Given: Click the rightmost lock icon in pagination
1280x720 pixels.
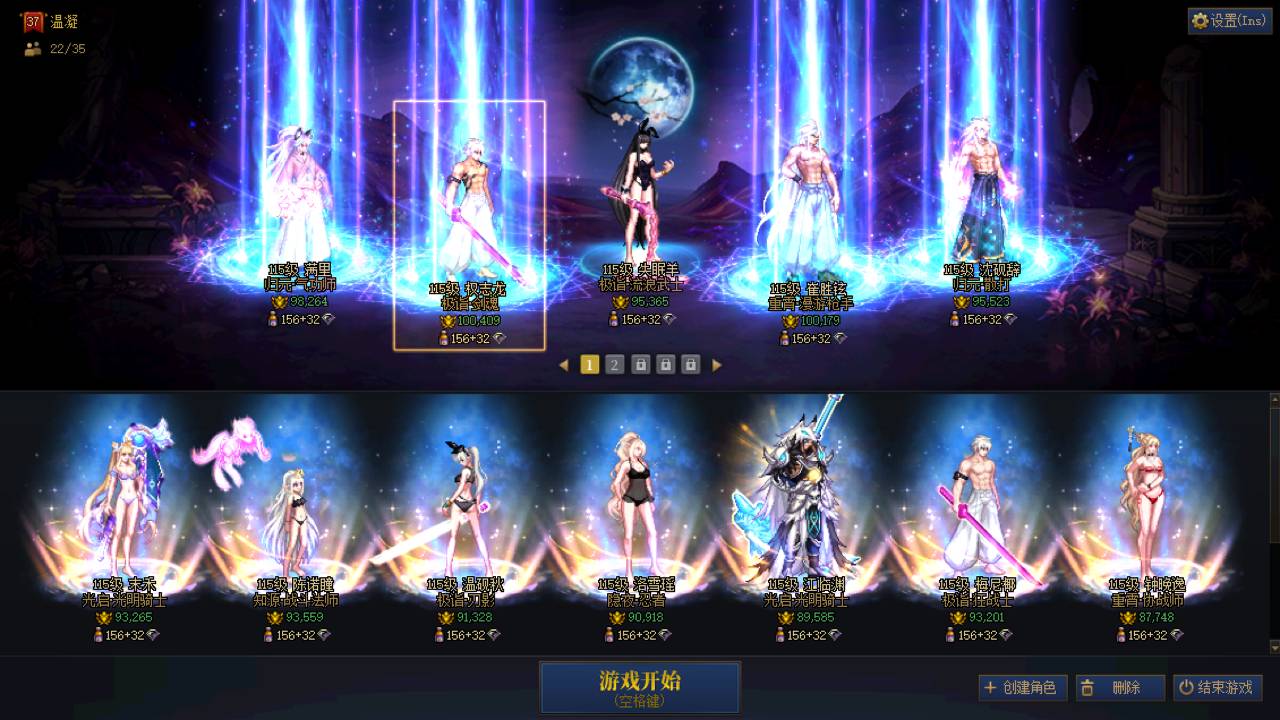Looking at the screenshot, I should click(691, 364).
